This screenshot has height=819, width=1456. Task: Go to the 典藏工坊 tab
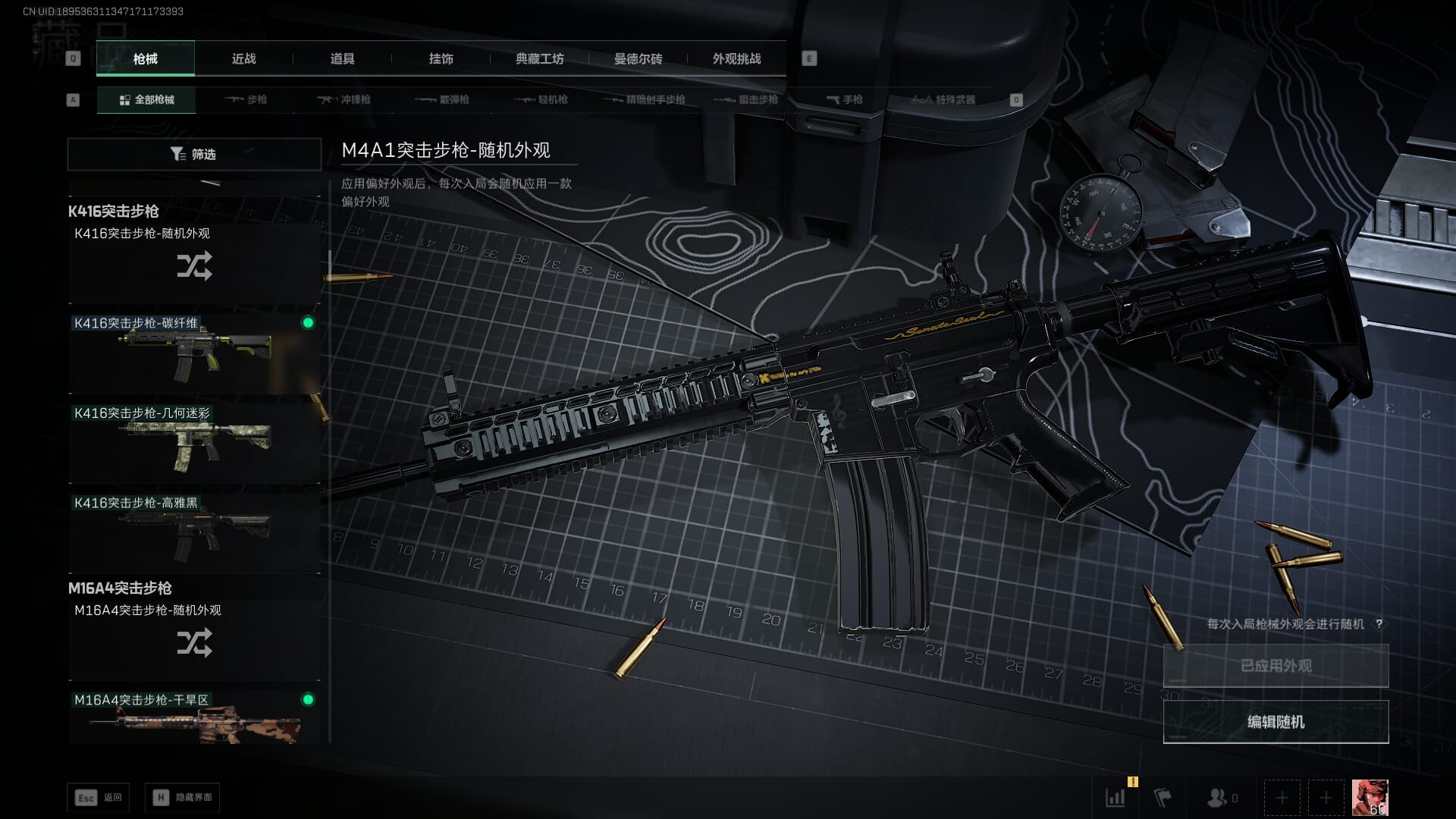coord(539,59)
